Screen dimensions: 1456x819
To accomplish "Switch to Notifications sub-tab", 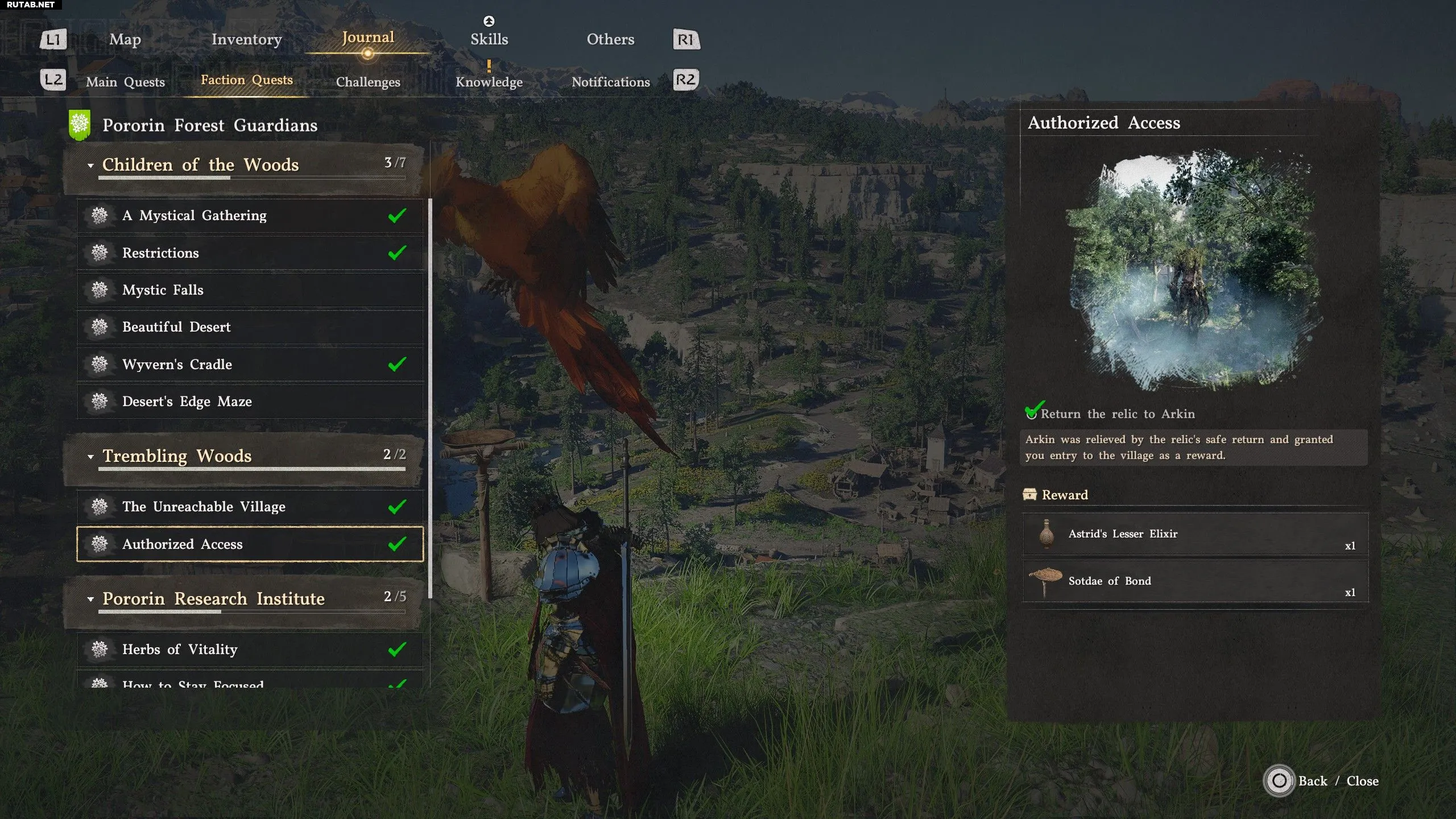I will 610,82.
